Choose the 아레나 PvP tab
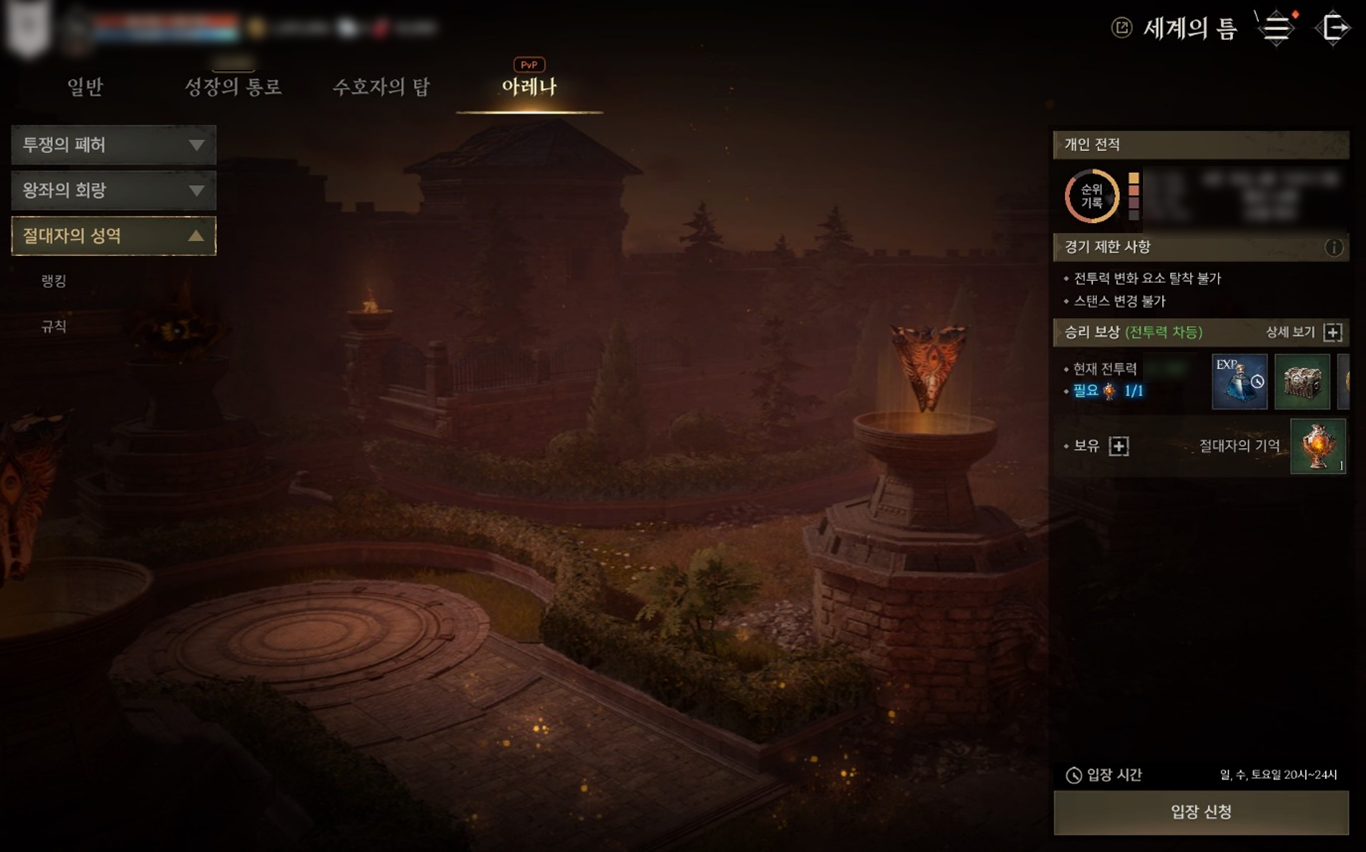 [529, 87]
